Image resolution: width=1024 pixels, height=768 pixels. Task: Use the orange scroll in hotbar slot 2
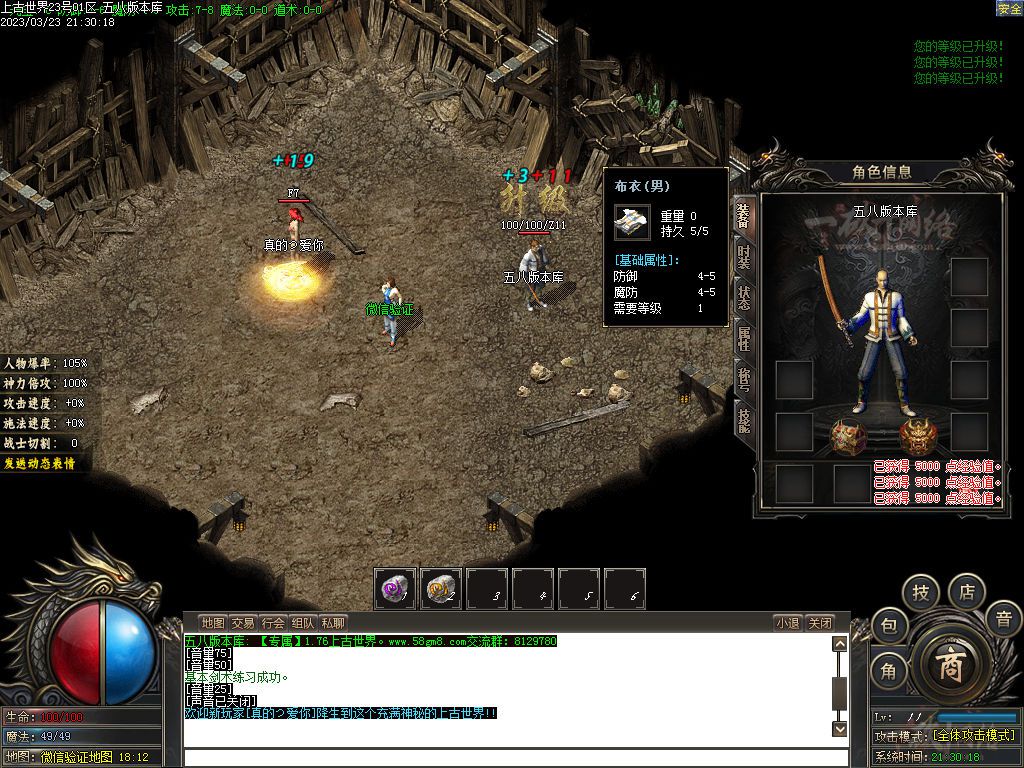(x=441, y=590)
